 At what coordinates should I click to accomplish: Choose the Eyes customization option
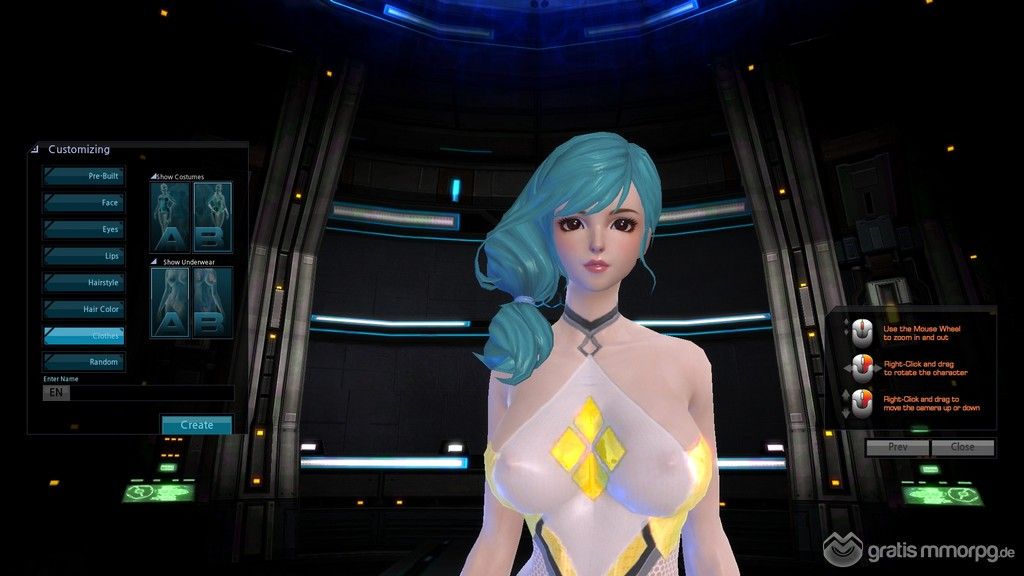[84, 229]
